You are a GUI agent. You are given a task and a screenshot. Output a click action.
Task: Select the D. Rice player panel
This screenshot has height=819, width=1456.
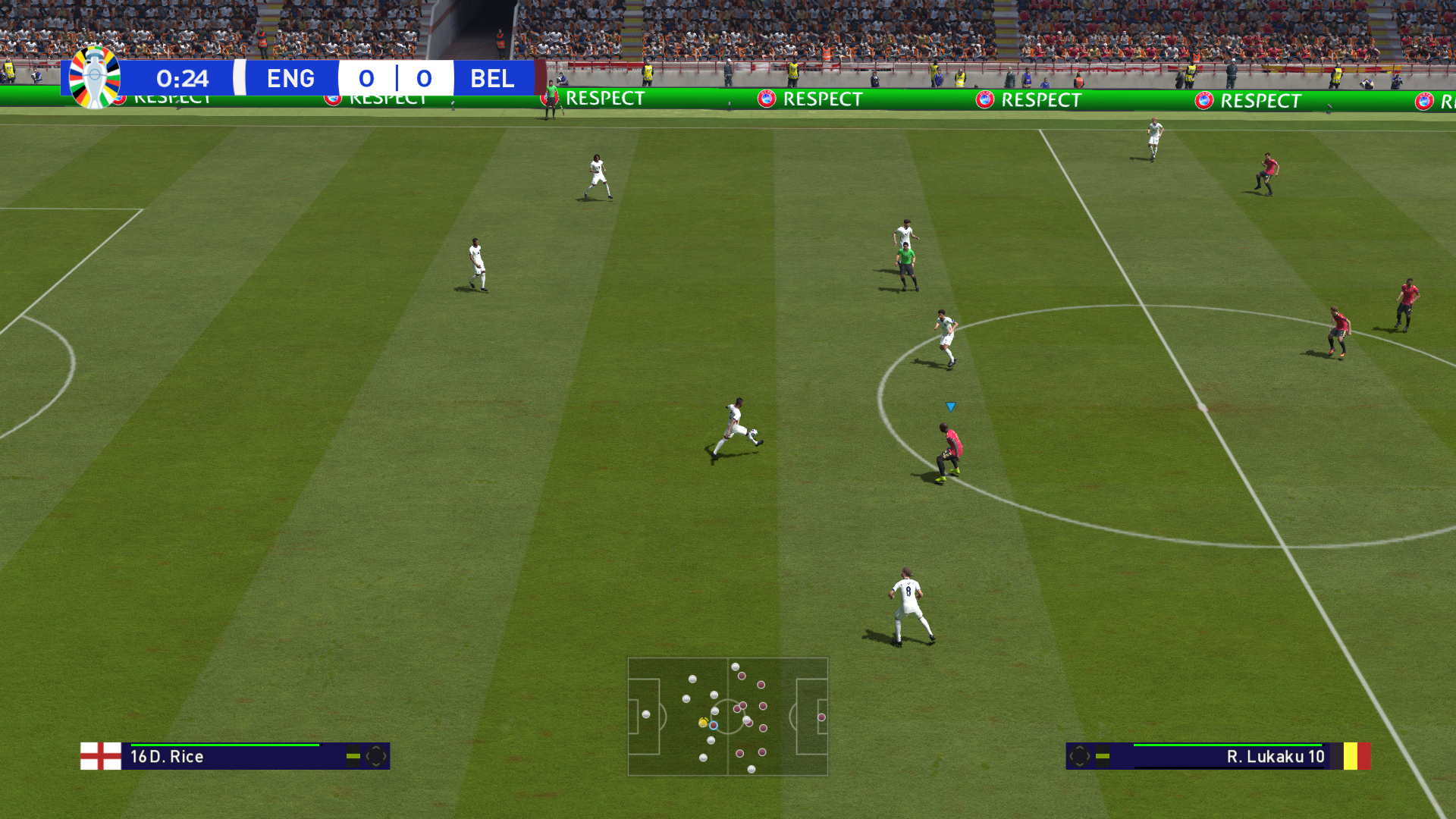(235, 756)
